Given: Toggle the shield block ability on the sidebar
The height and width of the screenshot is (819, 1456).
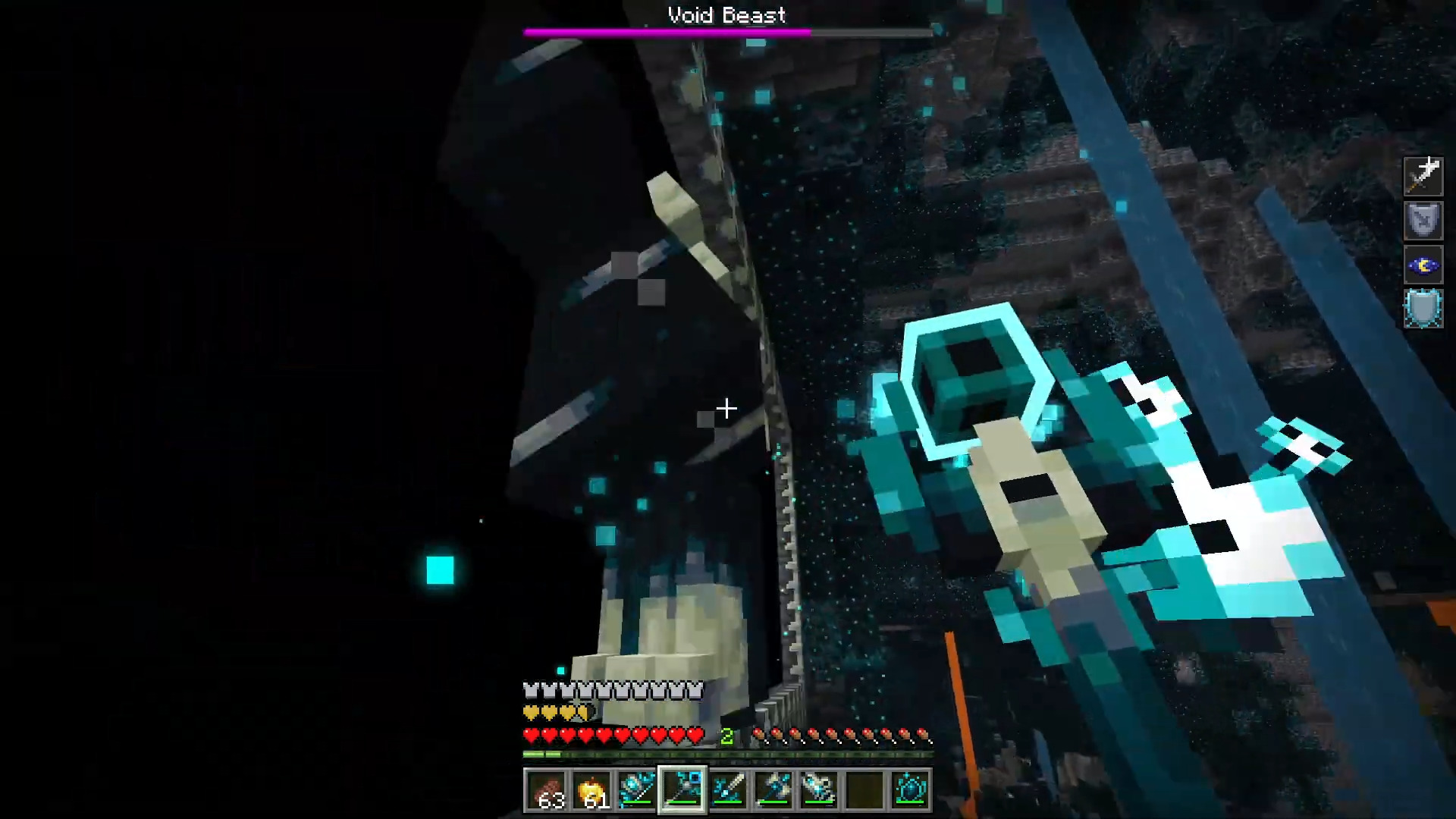Looking at the screenshot, I should 1423,220.
